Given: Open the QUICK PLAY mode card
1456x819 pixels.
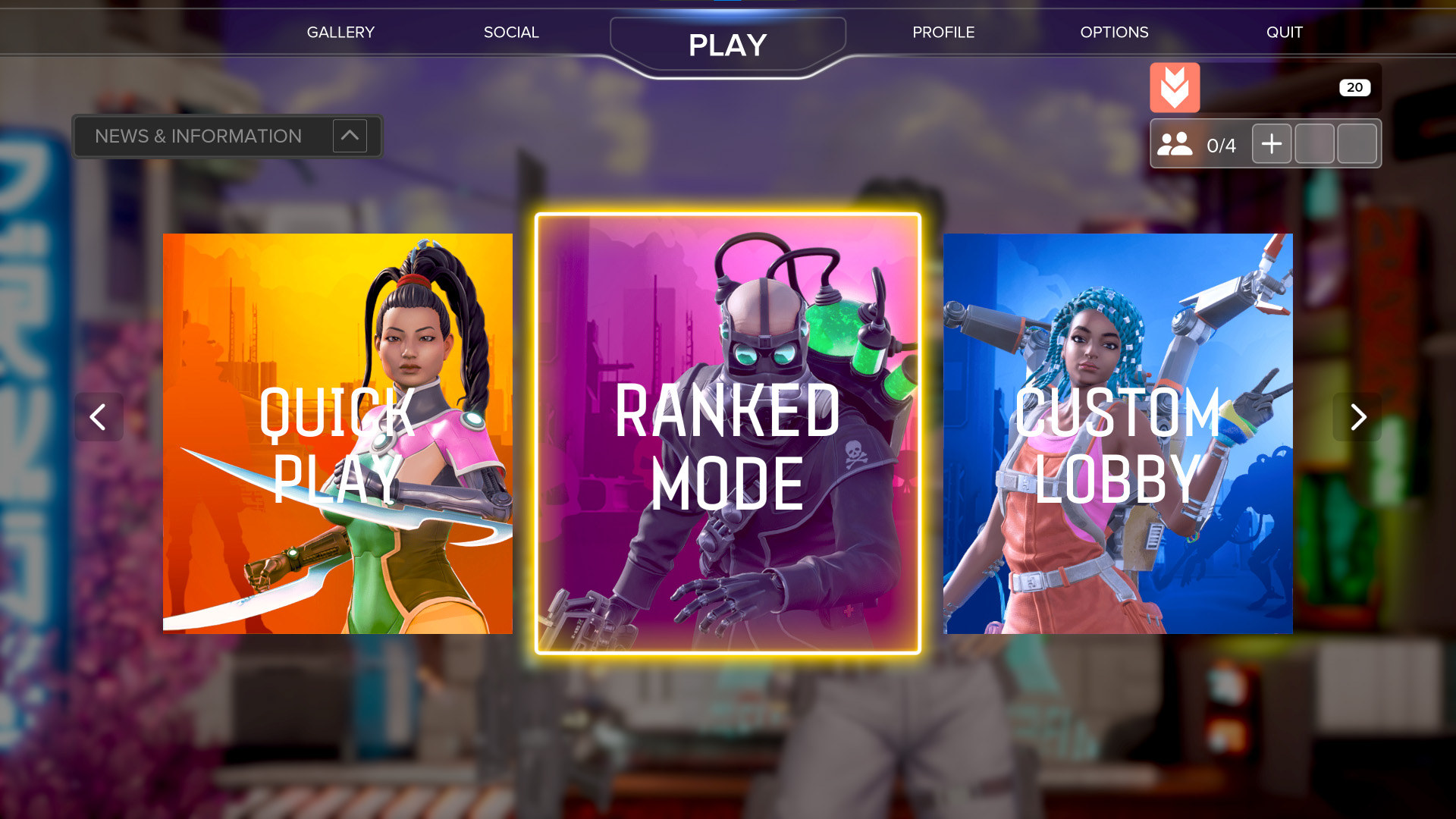Looking at the screenshot, I should click(x=337, y=434).
